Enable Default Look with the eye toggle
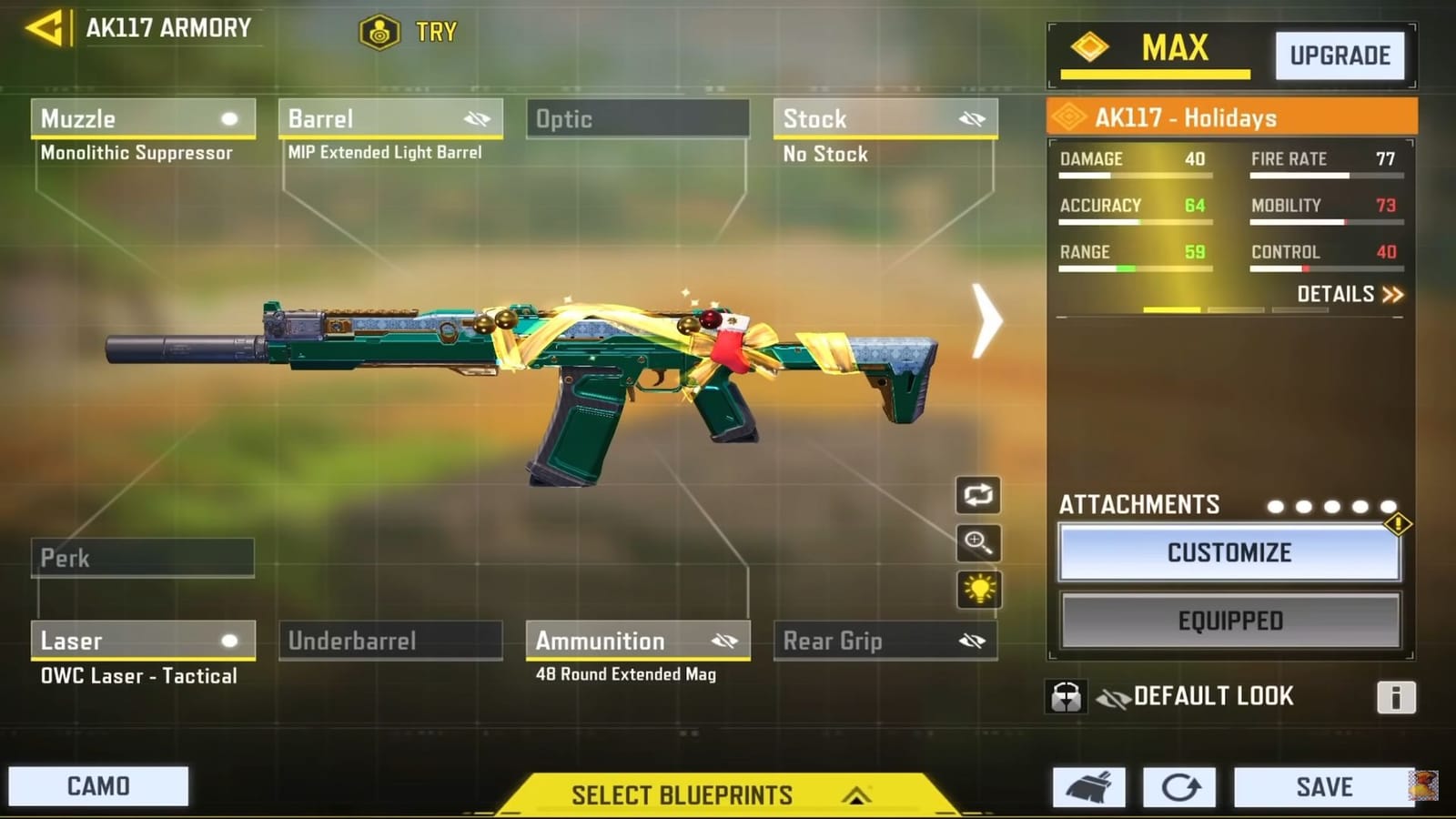Screen dimensions: 1456x819 coord(1112,695)
